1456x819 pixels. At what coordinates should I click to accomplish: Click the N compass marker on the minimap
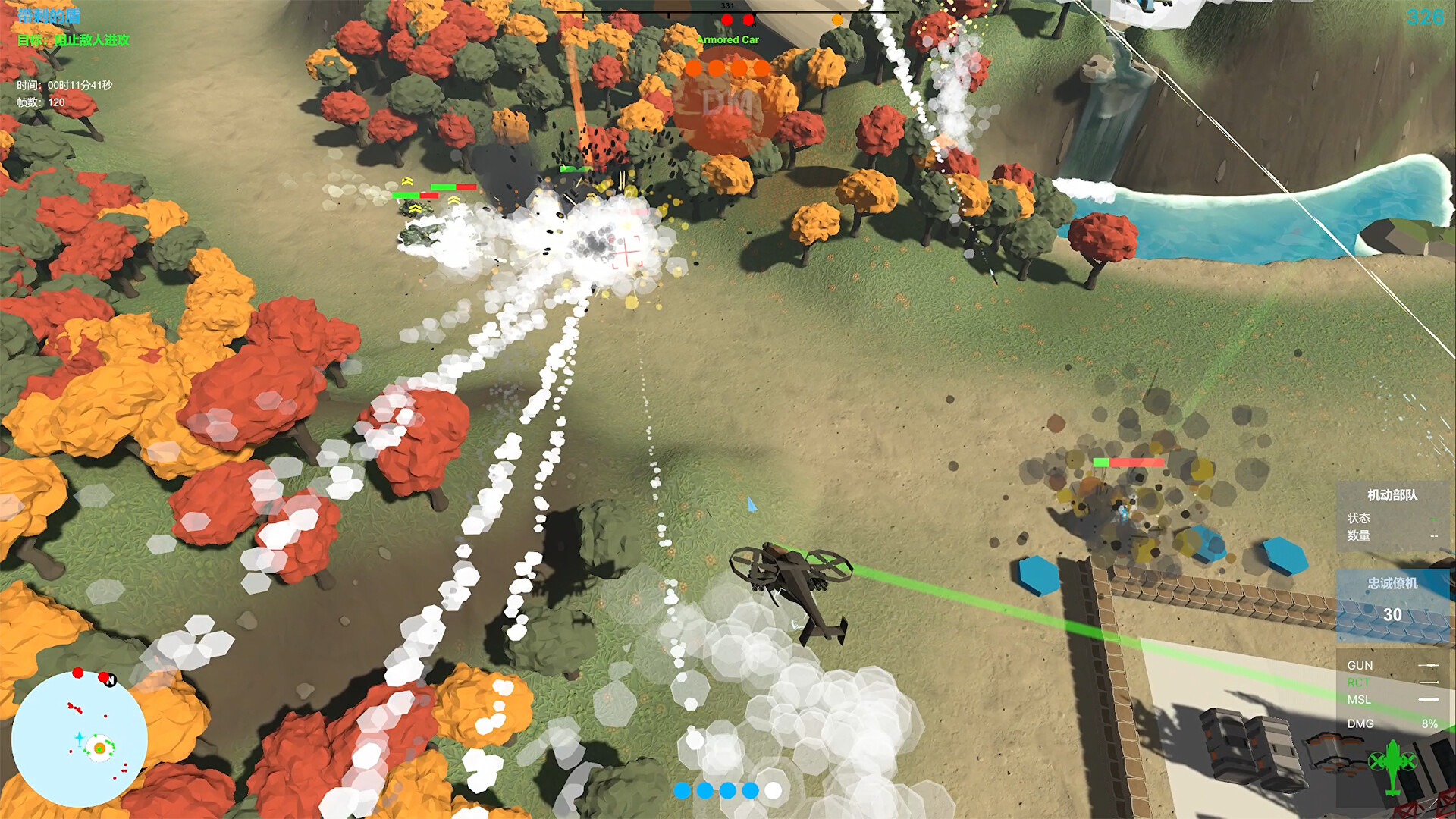click(111, 681)
